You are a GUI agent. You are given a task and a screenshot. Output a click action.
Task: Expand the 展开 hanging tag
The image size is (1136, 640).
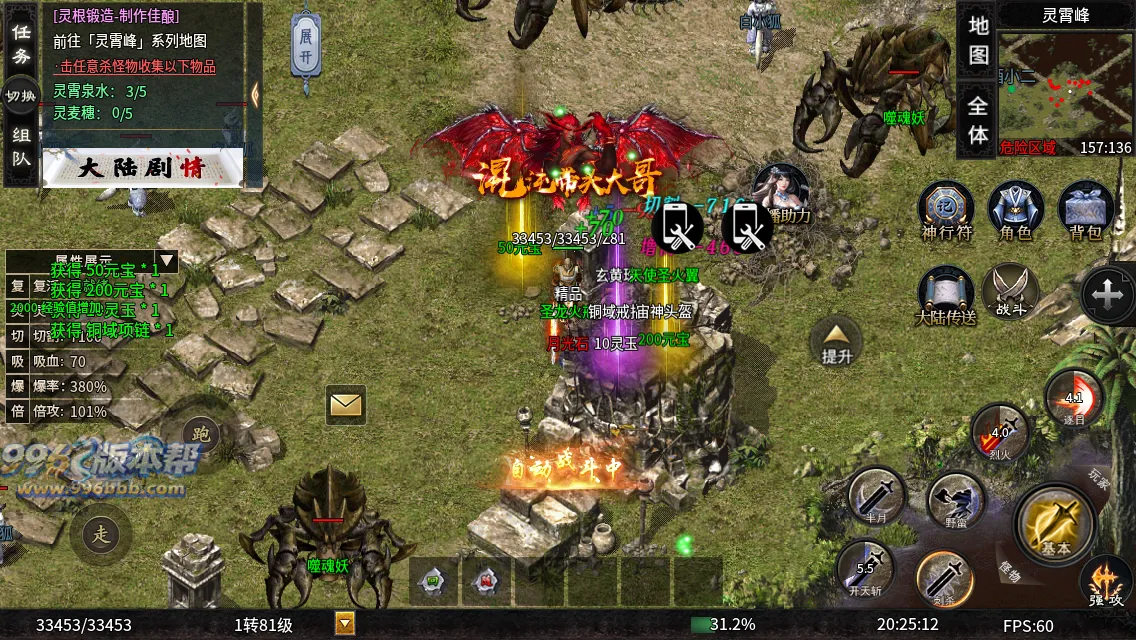point(306,46)
